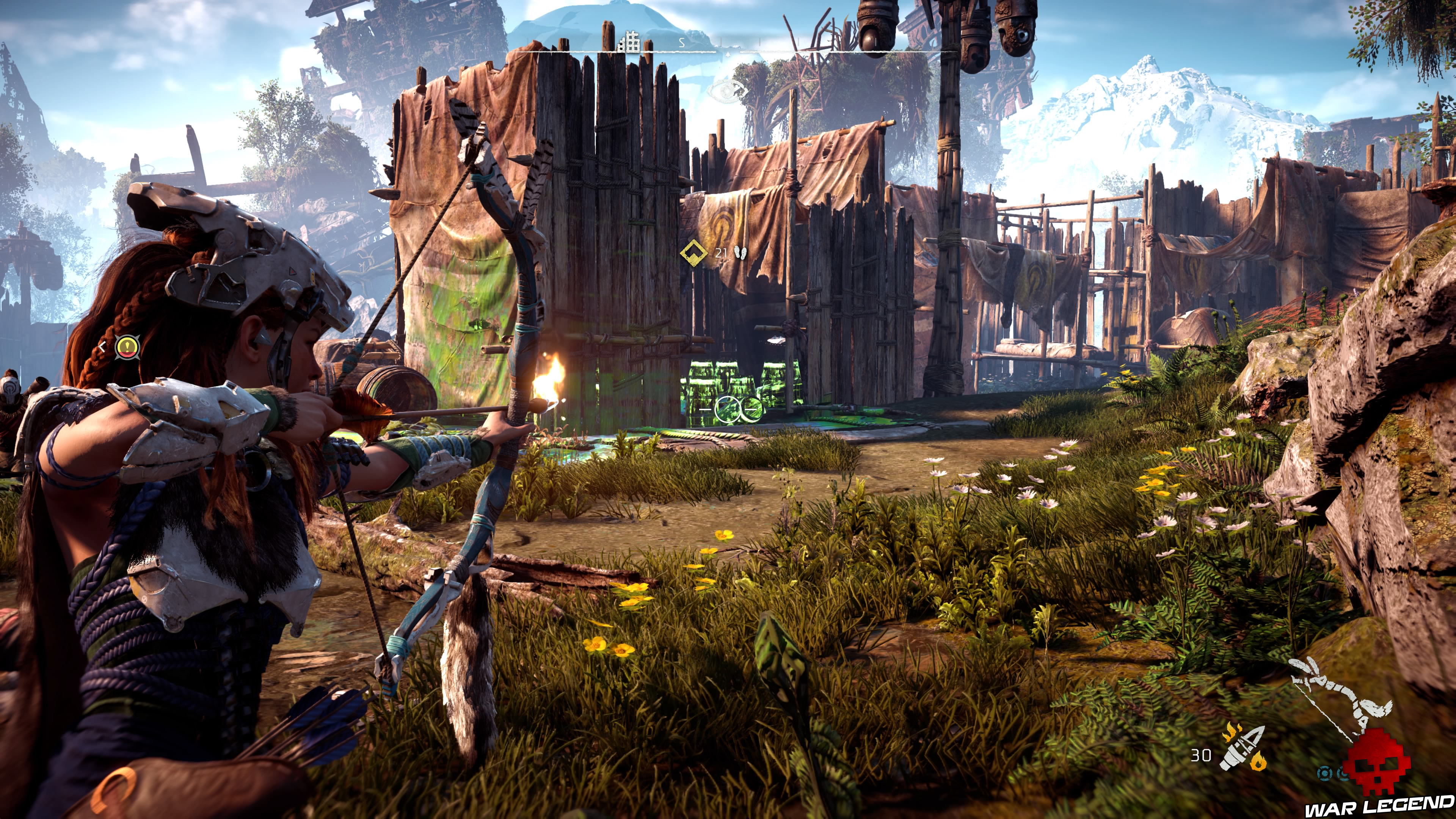The height and width of the screenshot is (819, 1456).
Task: Click the footprints tracking icon beside the objective
Action: click(742, 253)
